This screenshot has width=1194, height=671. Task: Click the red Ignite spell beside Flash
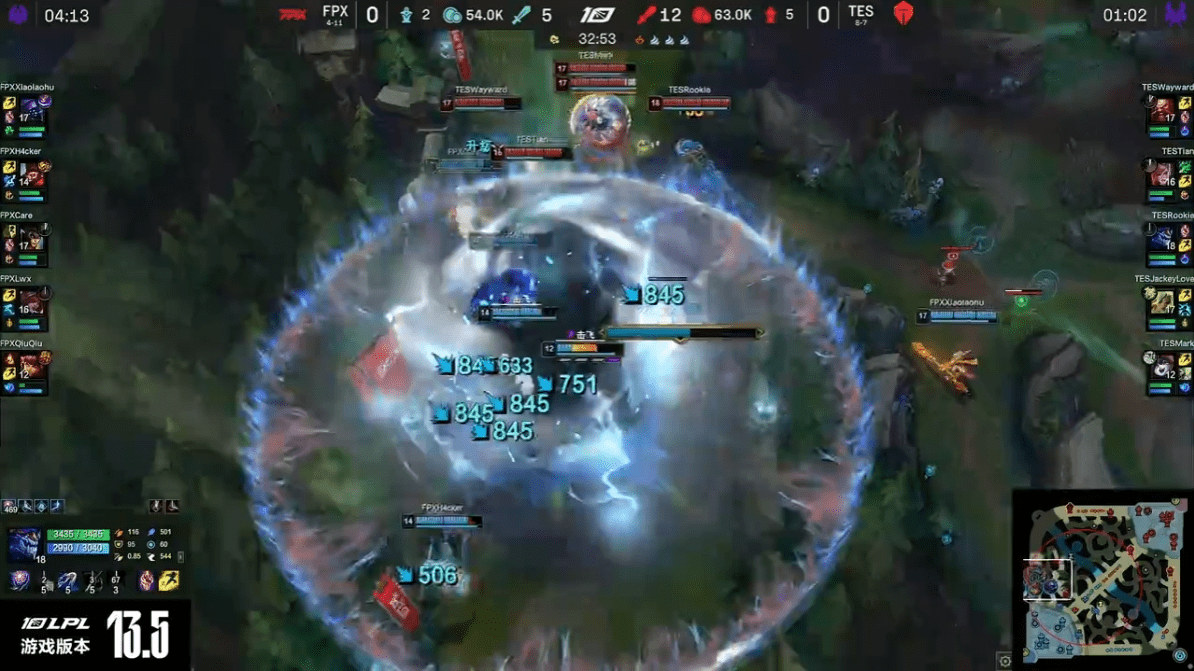click(147, 580)
